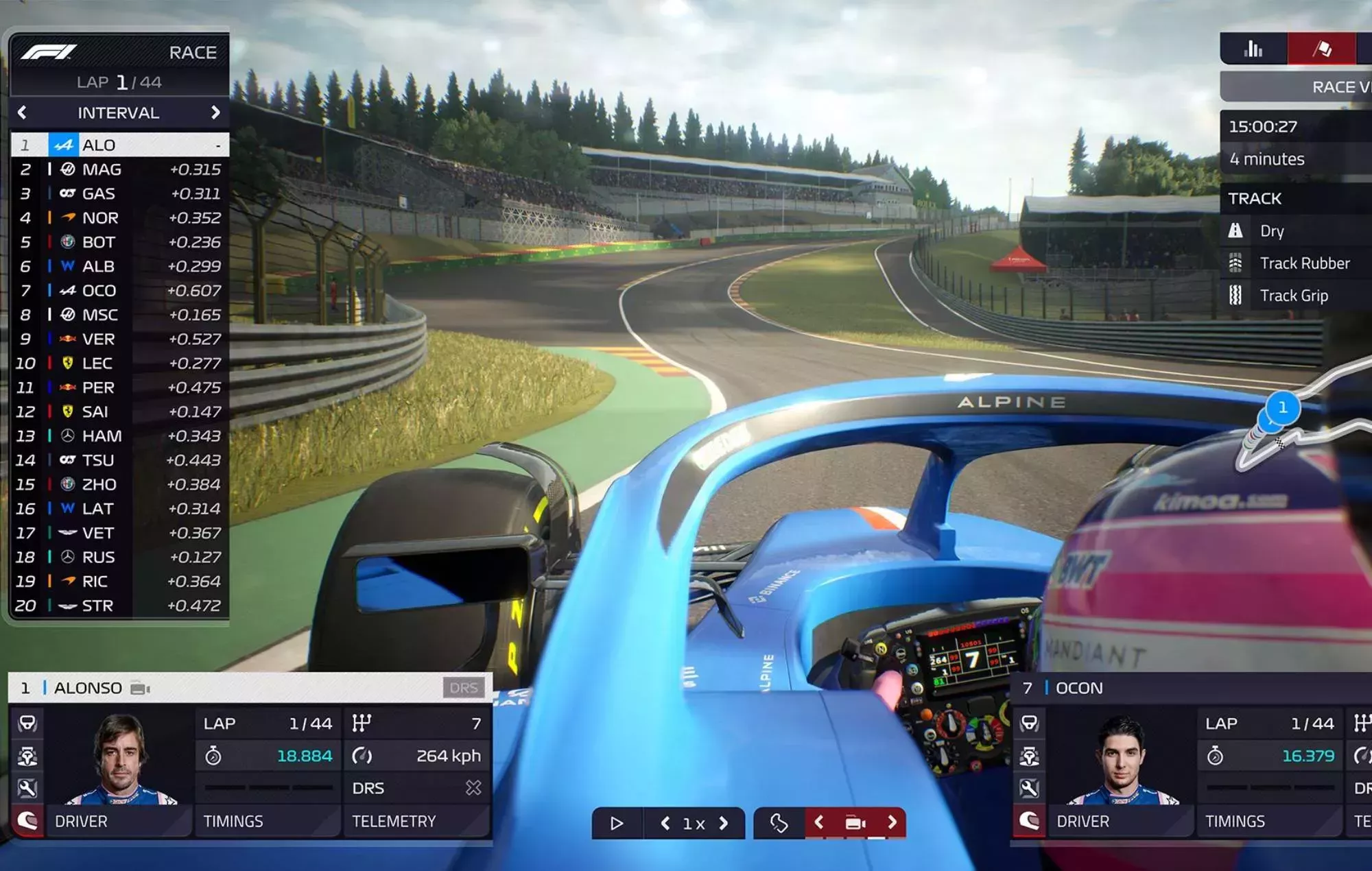Open the TELEMETRY tab for Alonso
The height and width of the screenshot is (871, 1372).
[x=394, y=821]
